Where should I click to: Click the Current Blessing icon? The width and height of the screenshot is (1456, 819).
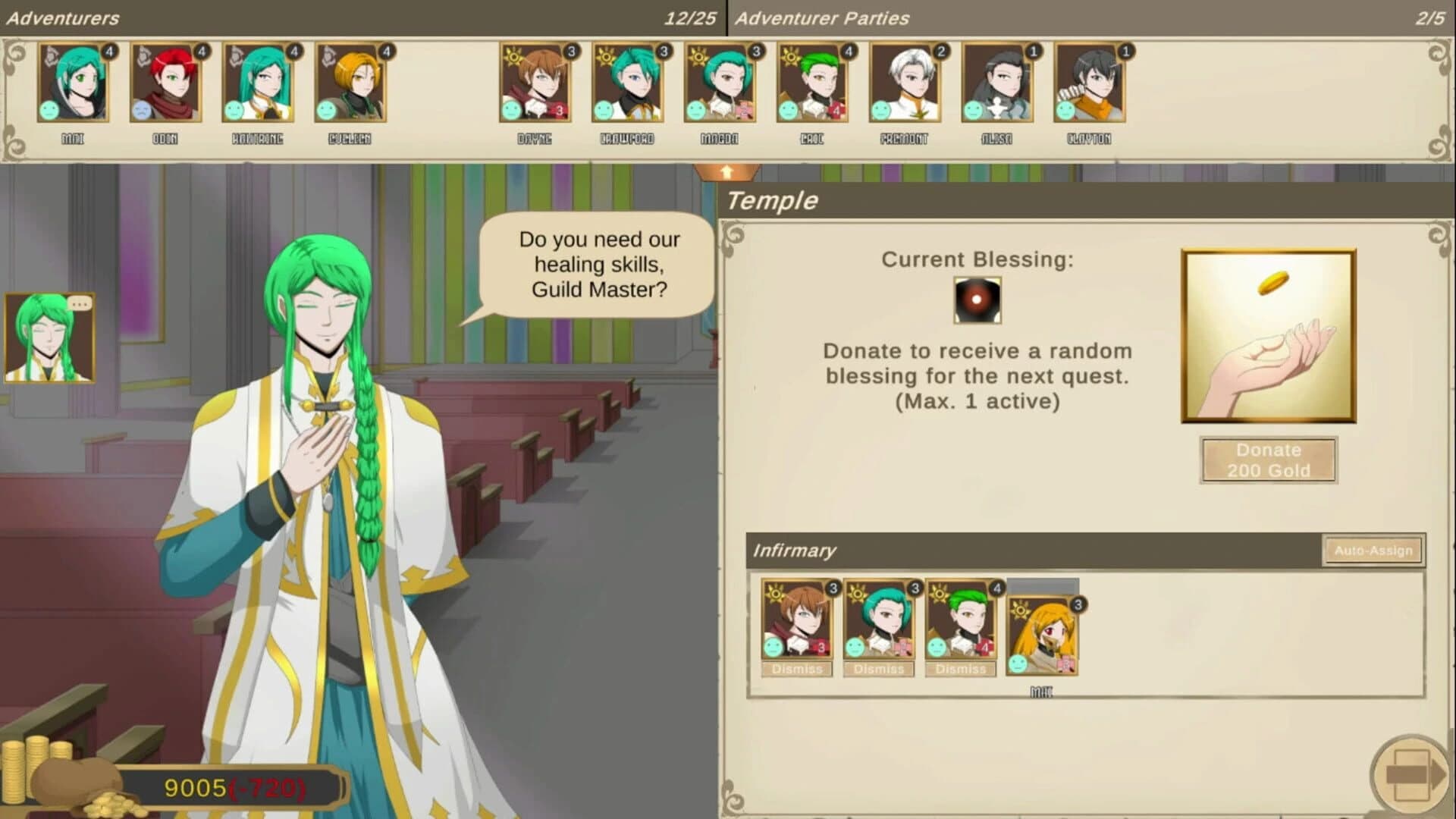[977, 301]
